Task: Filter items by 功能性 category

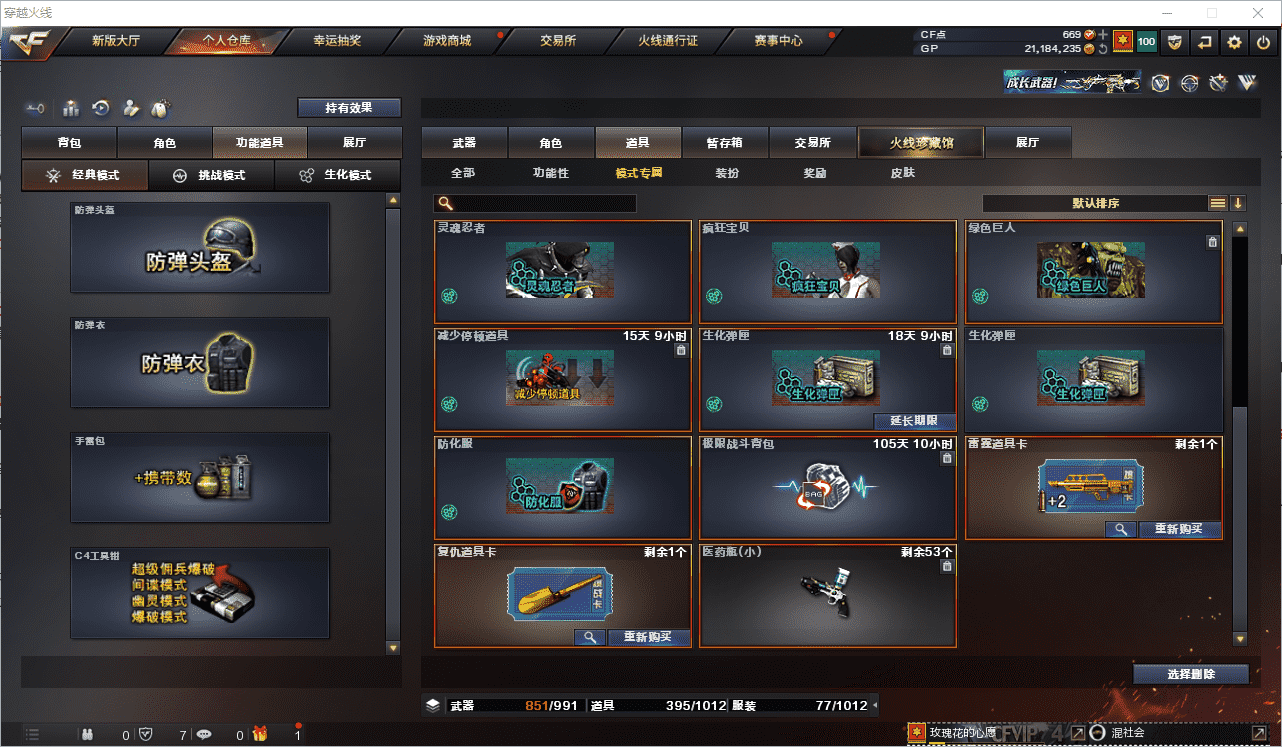Action: (551, 173)
